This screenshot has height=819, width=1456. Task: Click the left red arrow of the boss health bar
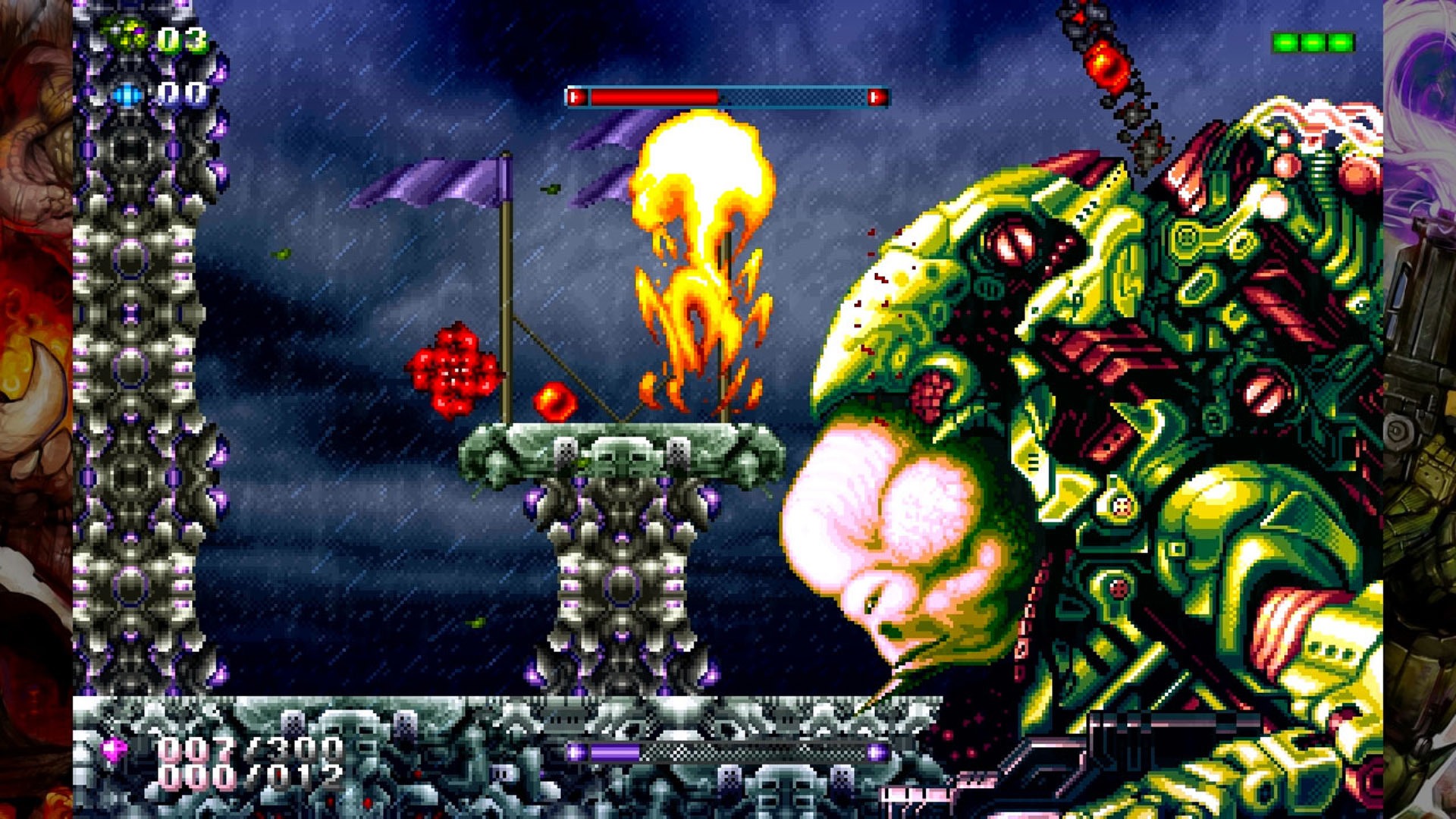click(x=579, y=96)
